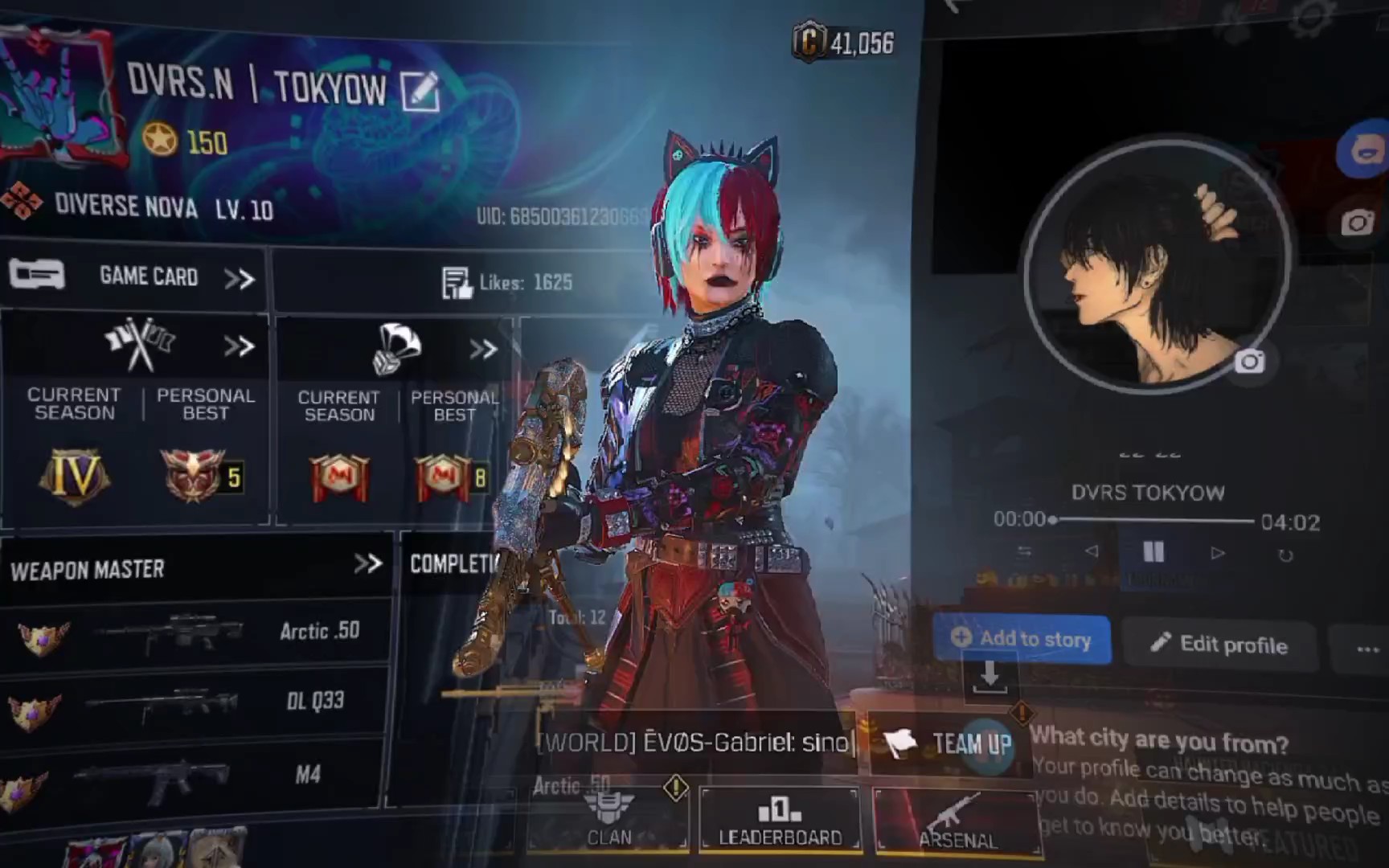1389x868 pixels.
Task: Add to story on the profile overlay
Action: [x=1022, y=639]
